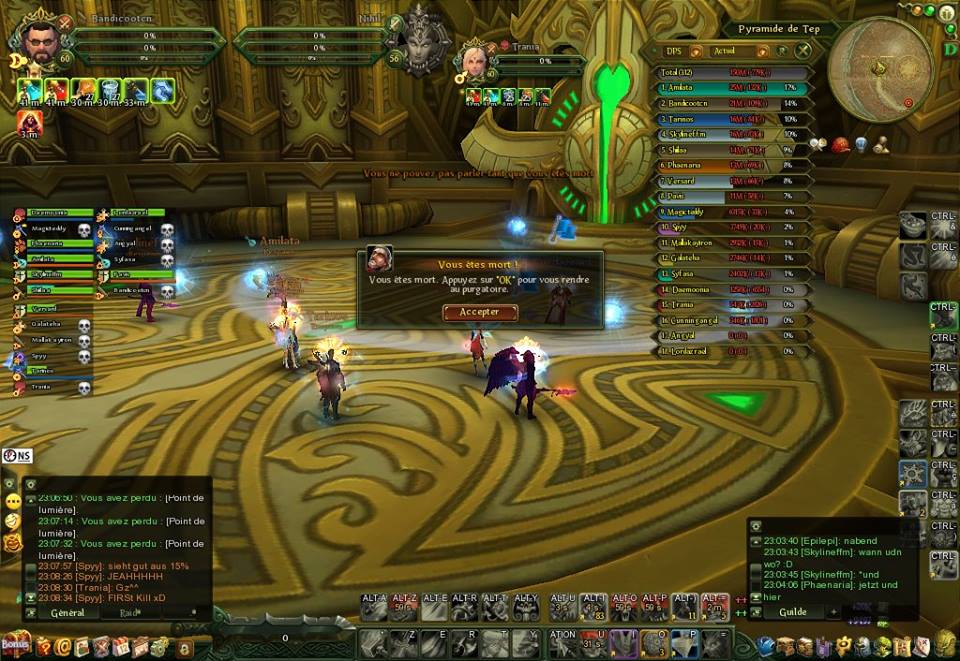Close the DPS meter panel

(x=803, y=50)
